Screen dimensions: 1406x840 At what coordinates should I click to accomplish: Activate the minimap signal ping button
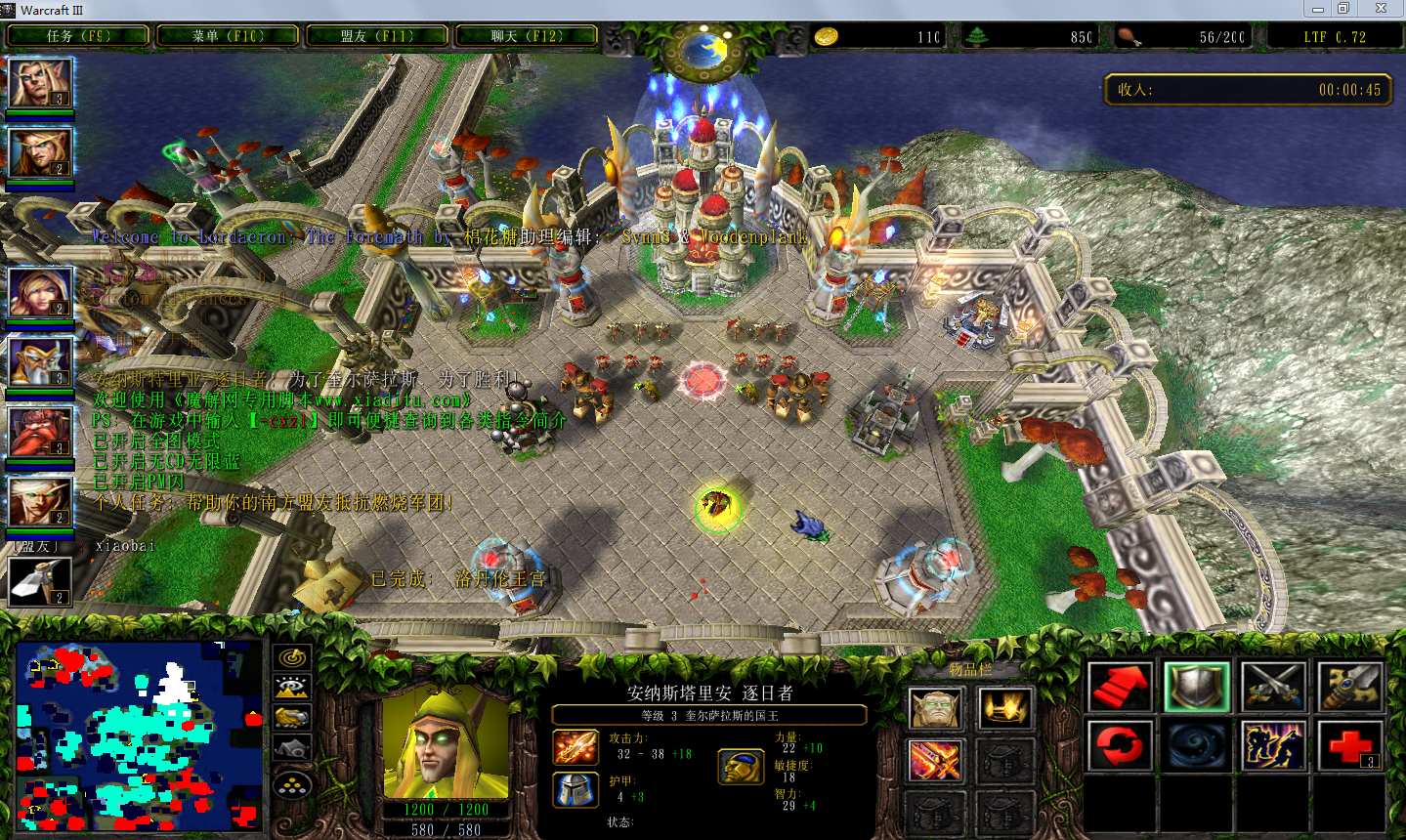(292, 657)
